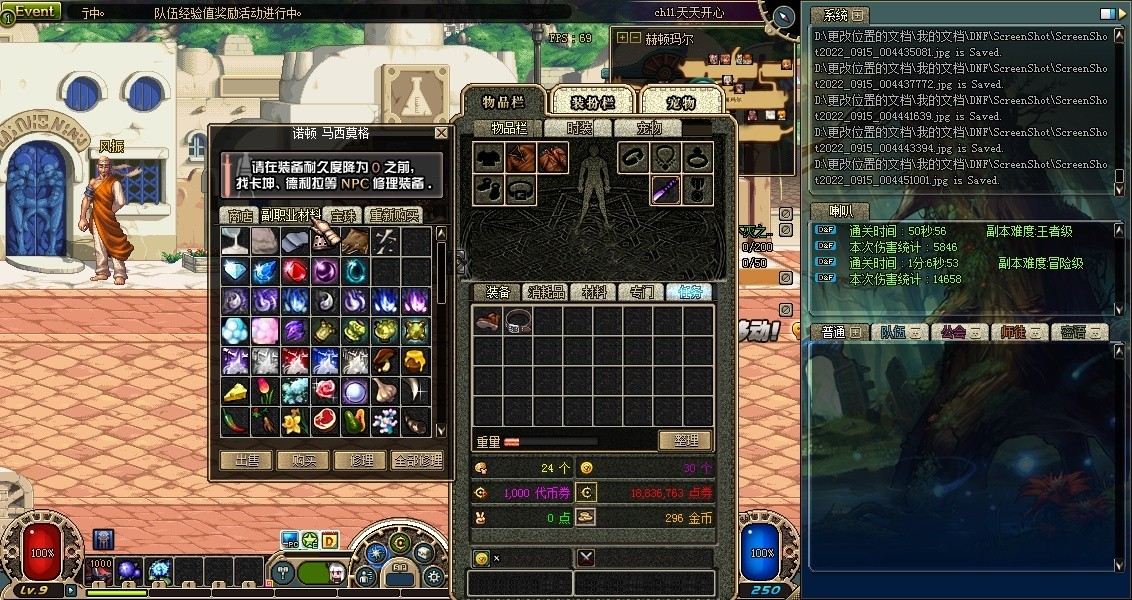Sort the inventory with 整理 button
Viewport: 1132px width, 600px height.
[684, 440]
